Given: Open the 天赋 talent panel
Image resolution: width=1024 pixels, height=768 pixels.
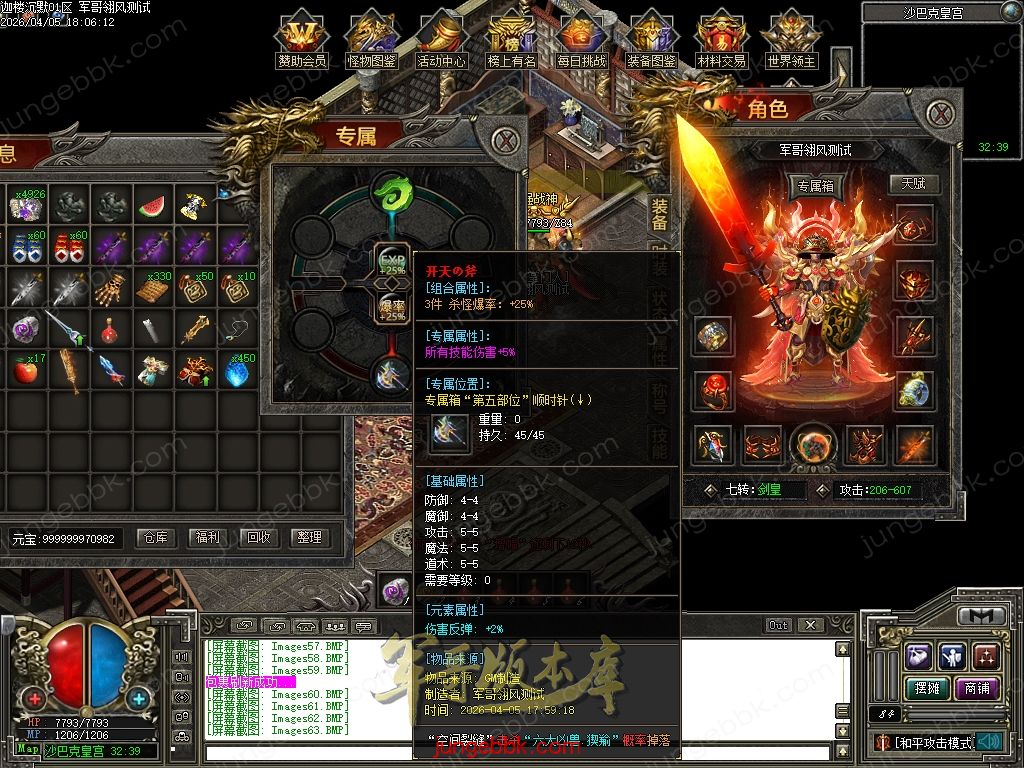Looking at the screenshot, I should click(x=913, y=185).
